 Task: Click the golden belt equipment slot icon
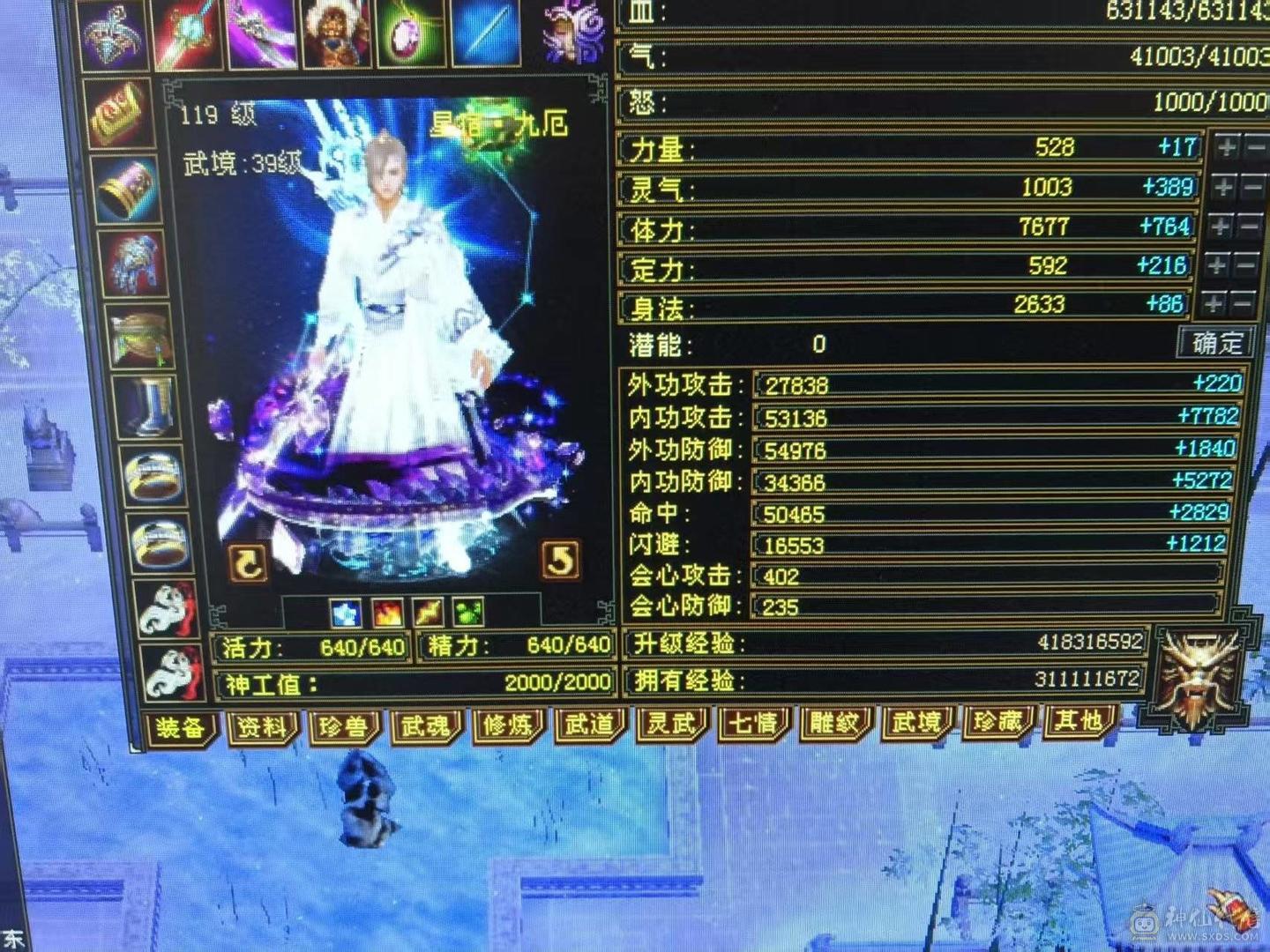click(139, 337)
